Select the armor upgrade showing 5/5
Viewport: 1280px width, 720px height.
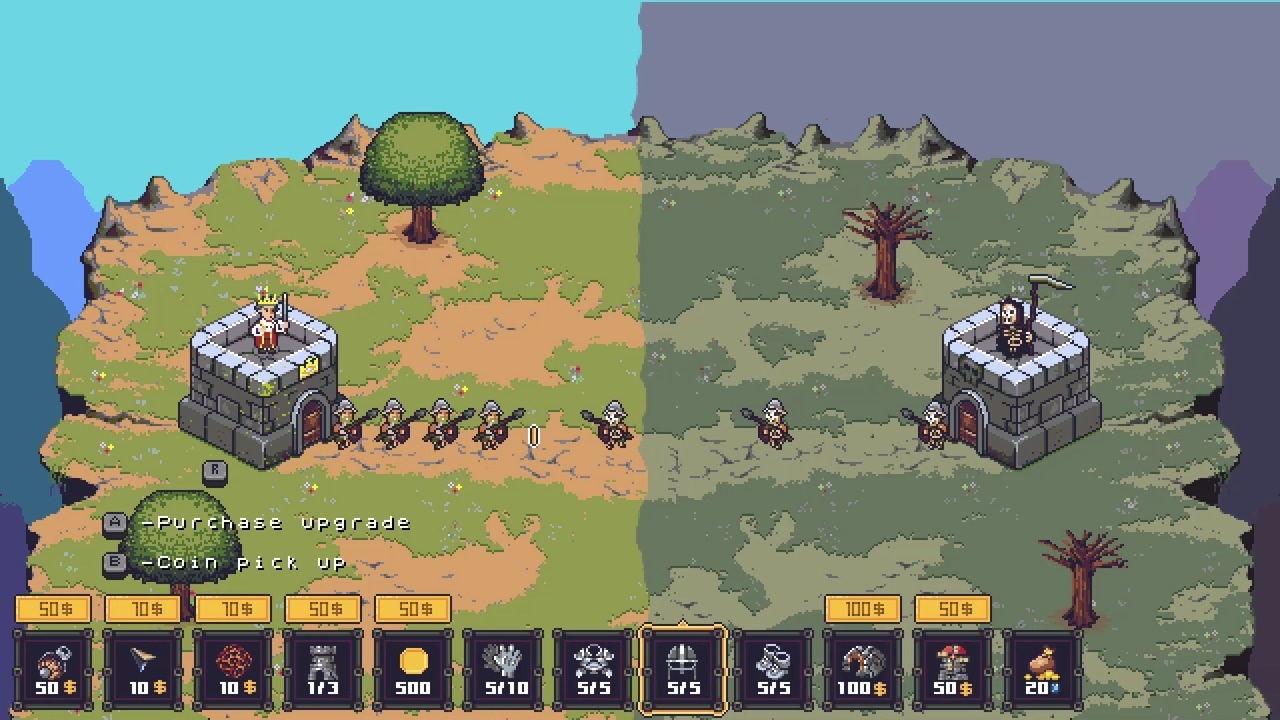pyautogui.click(x=593, y=665)
